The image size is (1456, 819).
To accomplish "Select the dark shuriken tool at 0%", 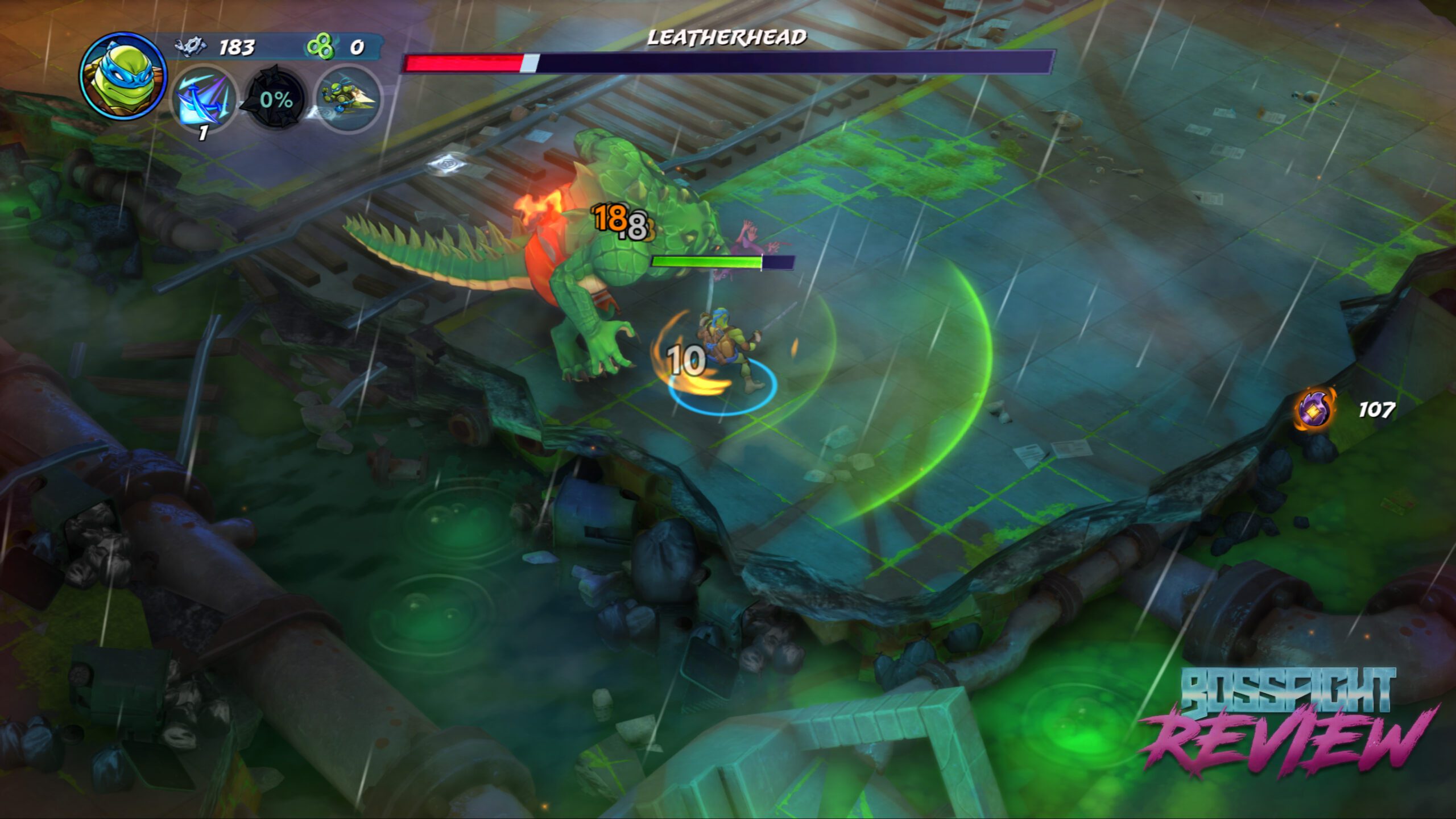I will click(x=276, y=100).
